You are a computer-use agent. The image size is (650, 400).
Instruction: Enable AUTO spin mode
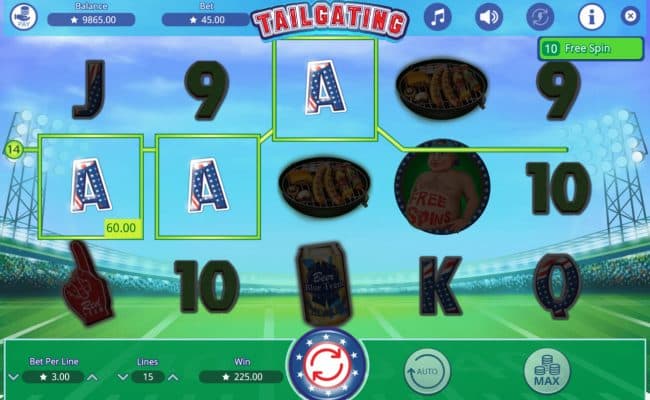[427, 373]
